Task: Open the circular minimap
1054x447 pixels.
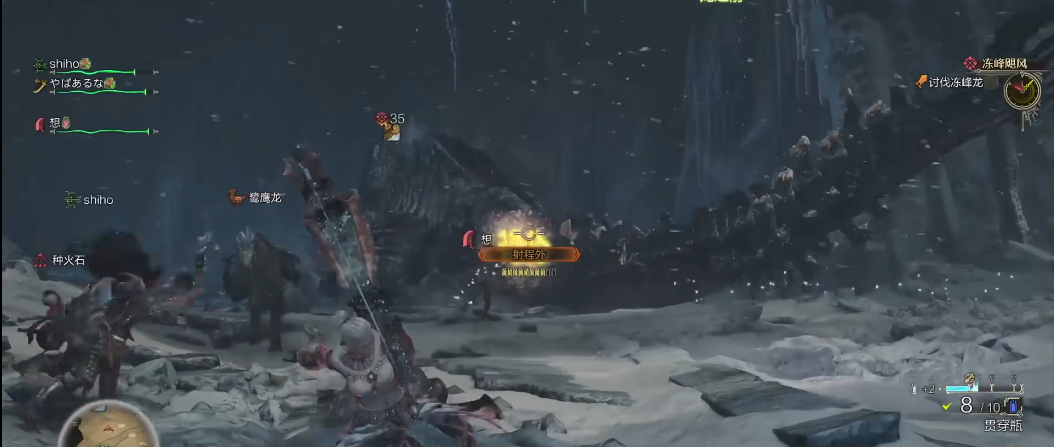Action: tap(100, 428)
